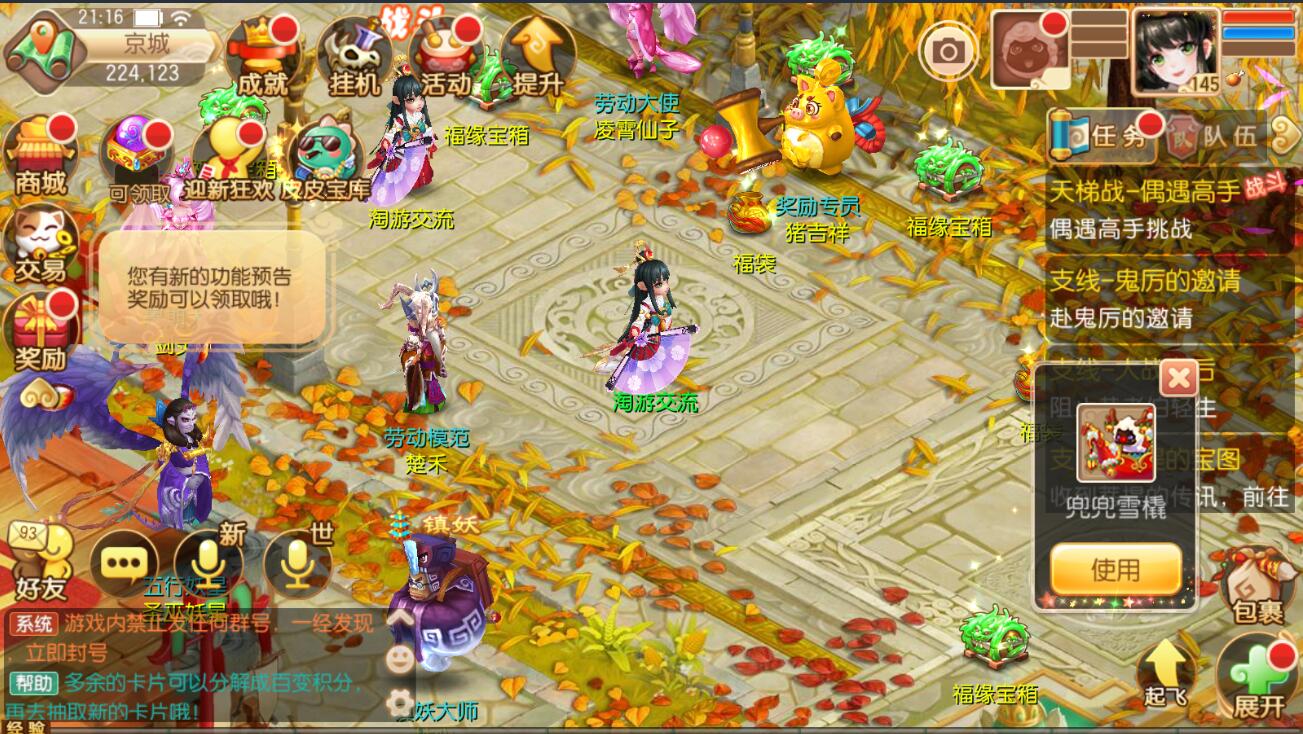Open the 商城 shop
Viewport: 1303px width, 734px height.
tap(41, 155)
